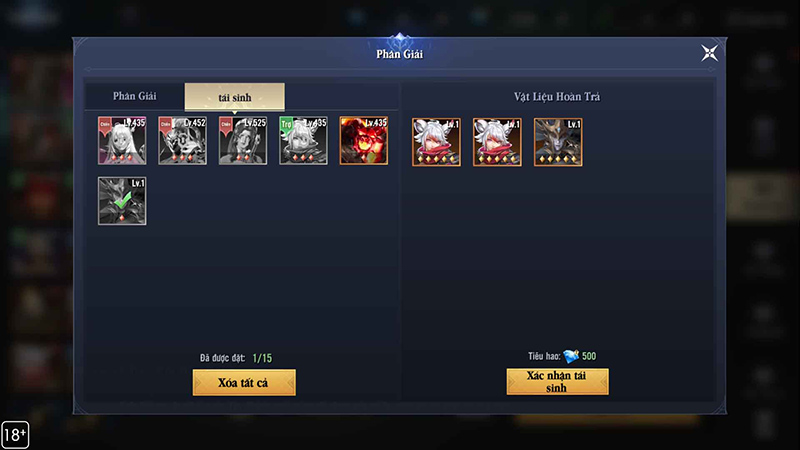
Task: Pick the green-tagged Lv.435 hero card
Action: coord(303,141)
